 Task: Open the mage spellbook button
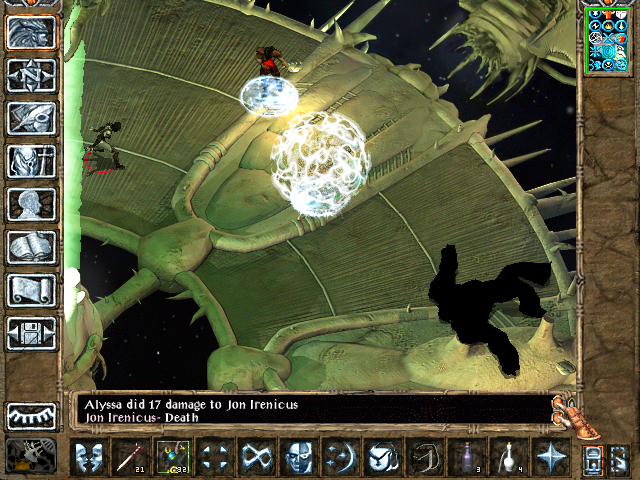pyautogui.click(x=31, y=247)
